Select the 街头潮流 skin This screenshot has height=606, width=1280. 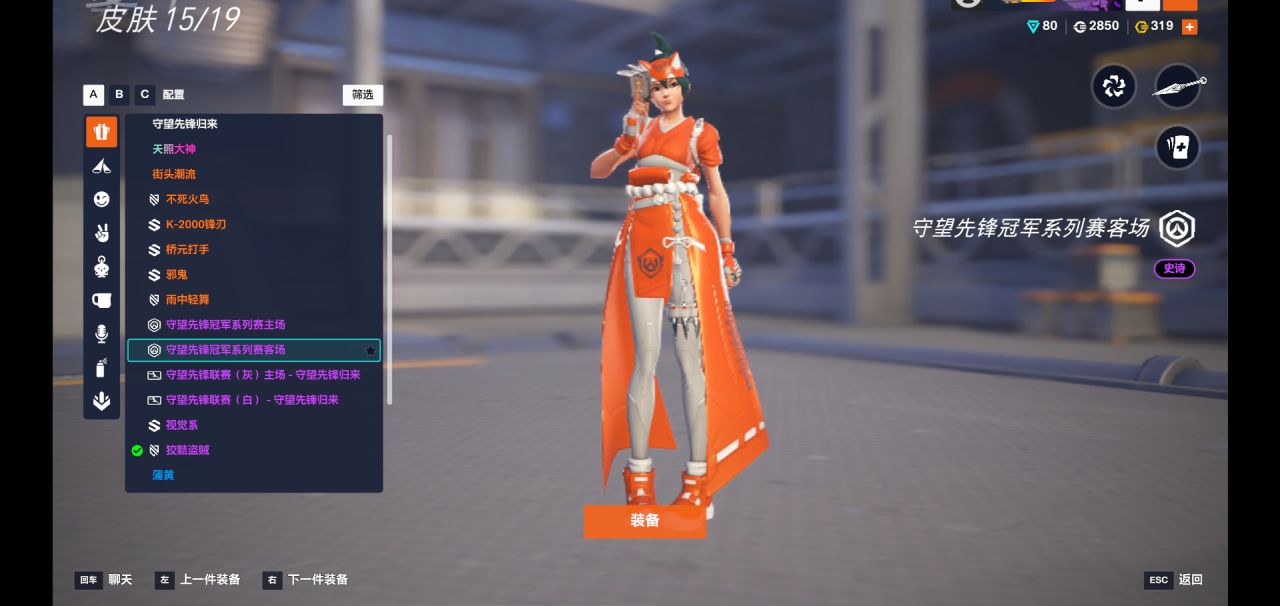click(x=174, y=174)
